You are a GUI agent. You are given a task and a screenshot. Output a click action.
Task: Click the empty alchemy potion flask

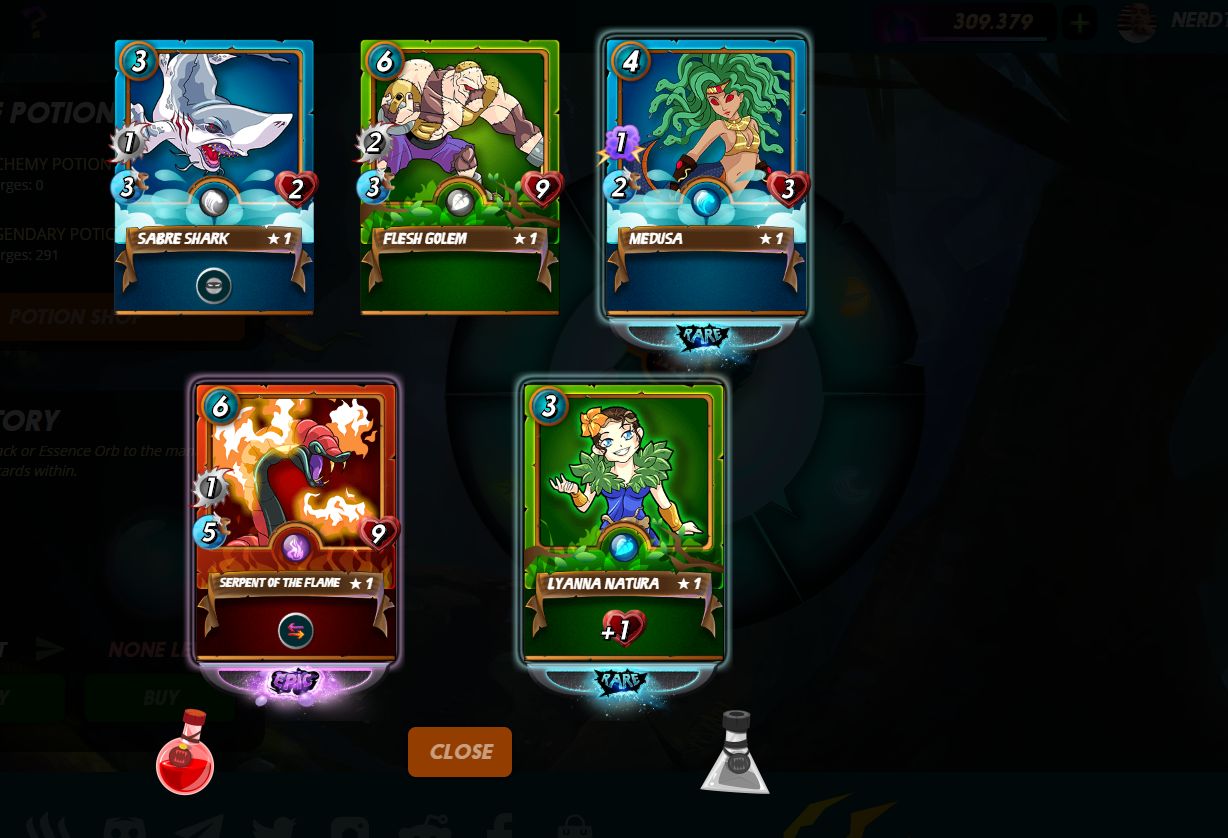click(735, 753)
